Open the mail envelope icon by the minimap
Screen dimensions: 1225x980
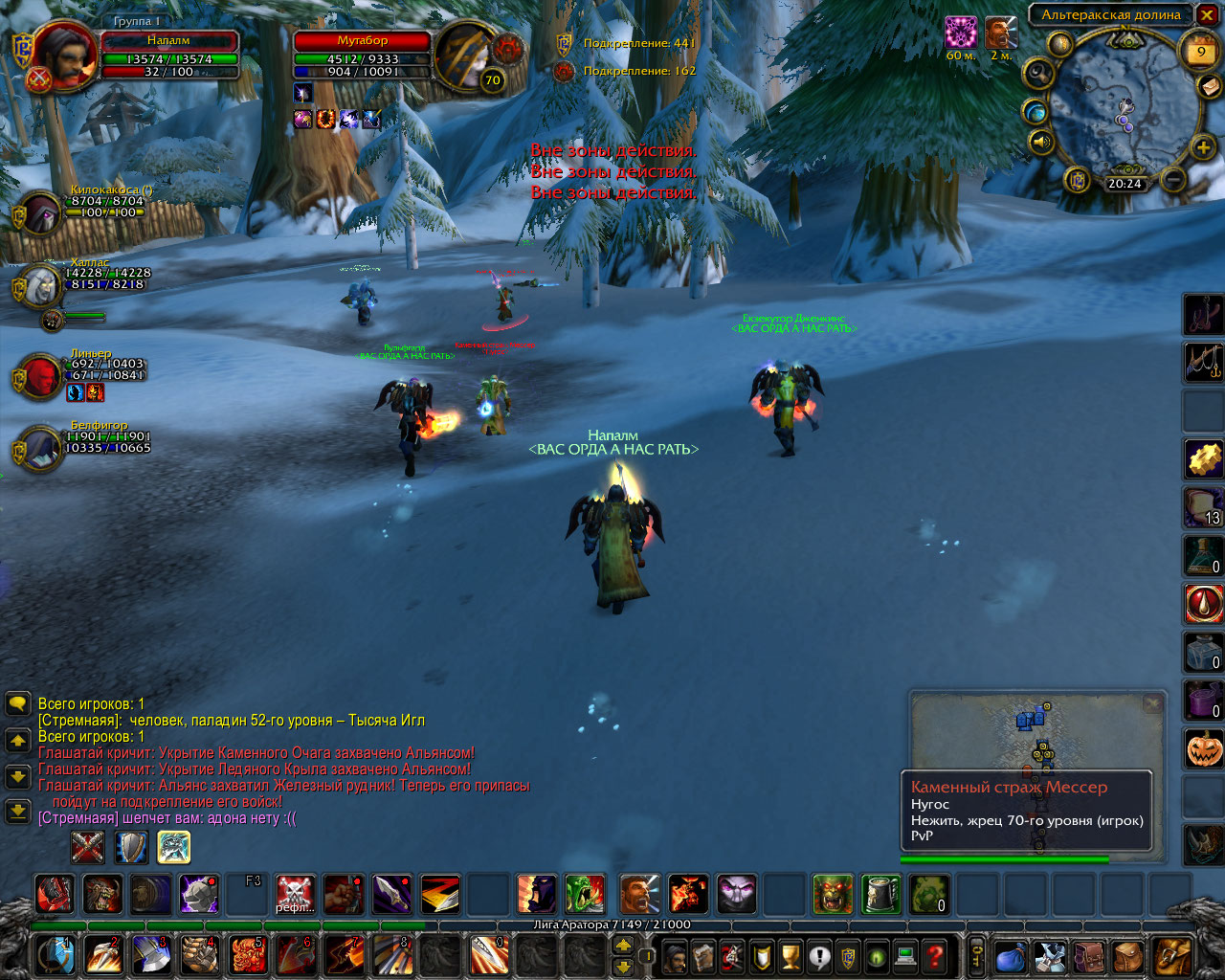(1209, 86)
